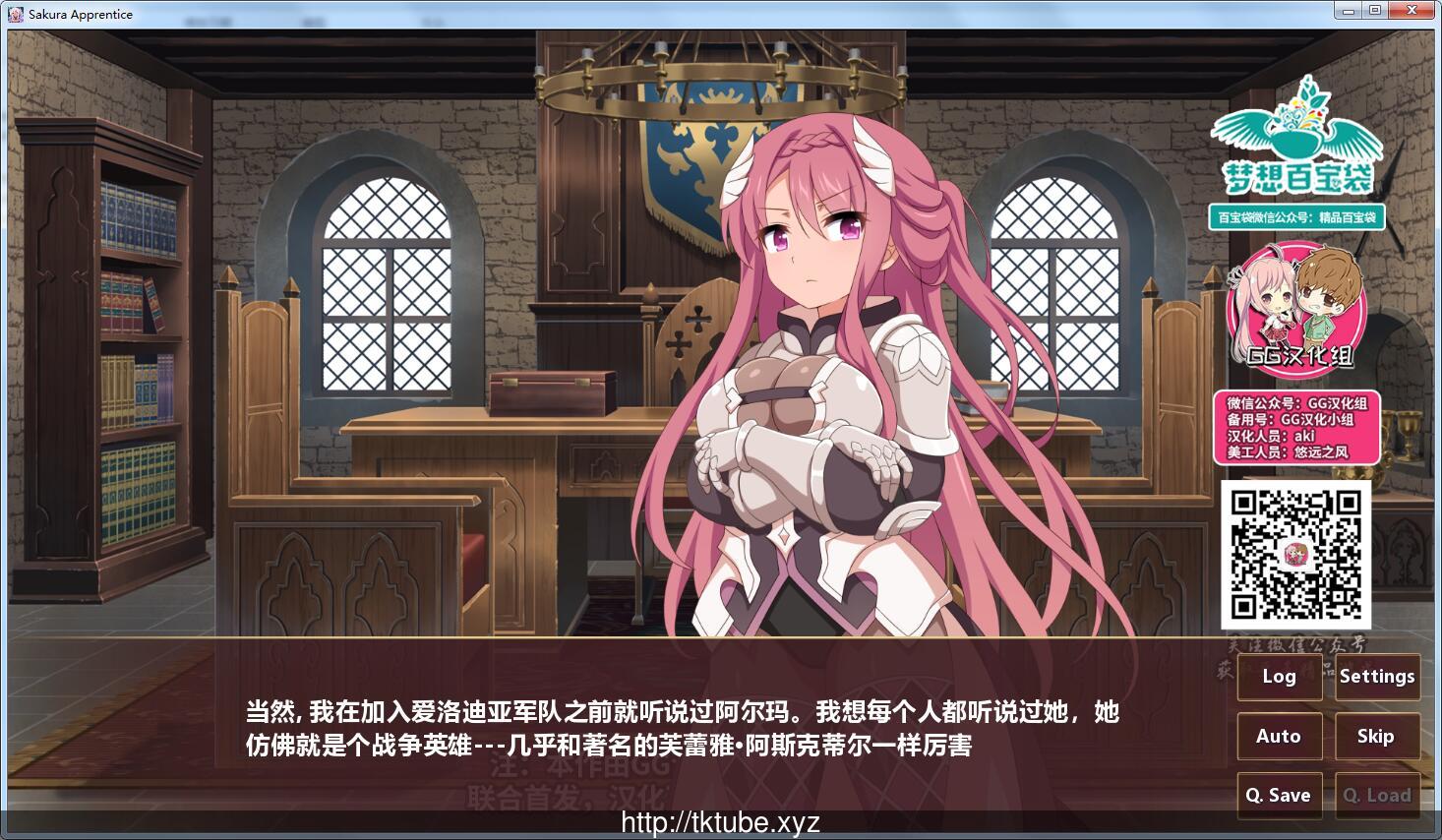Select the GG汉化组 chibi mascot badge
The image size is (1442, 840).
click(x=1295, y=313)
